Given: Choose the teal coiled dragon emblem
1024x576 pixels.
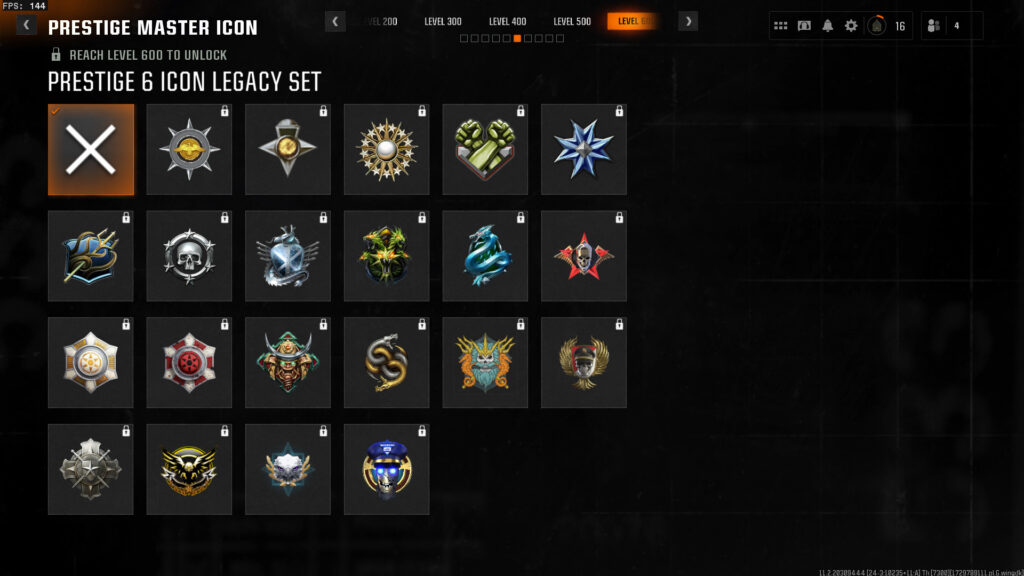Looking at the screenshot, I should tap(485, 256).
